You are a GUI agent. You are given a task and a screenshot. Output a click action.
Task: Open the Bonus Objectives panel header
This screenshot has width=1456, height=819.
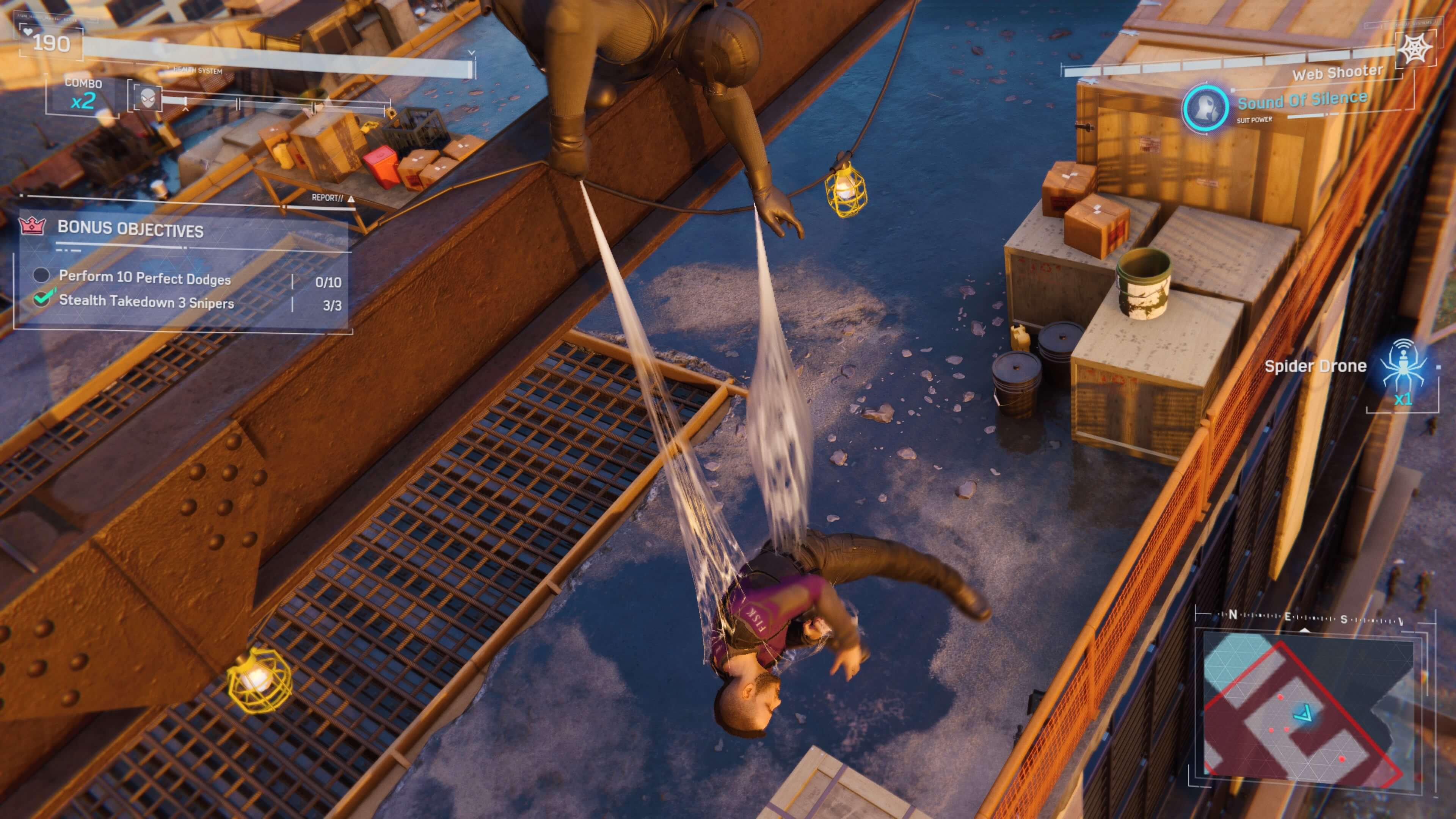pyautogui.click(x=130, y=229)
